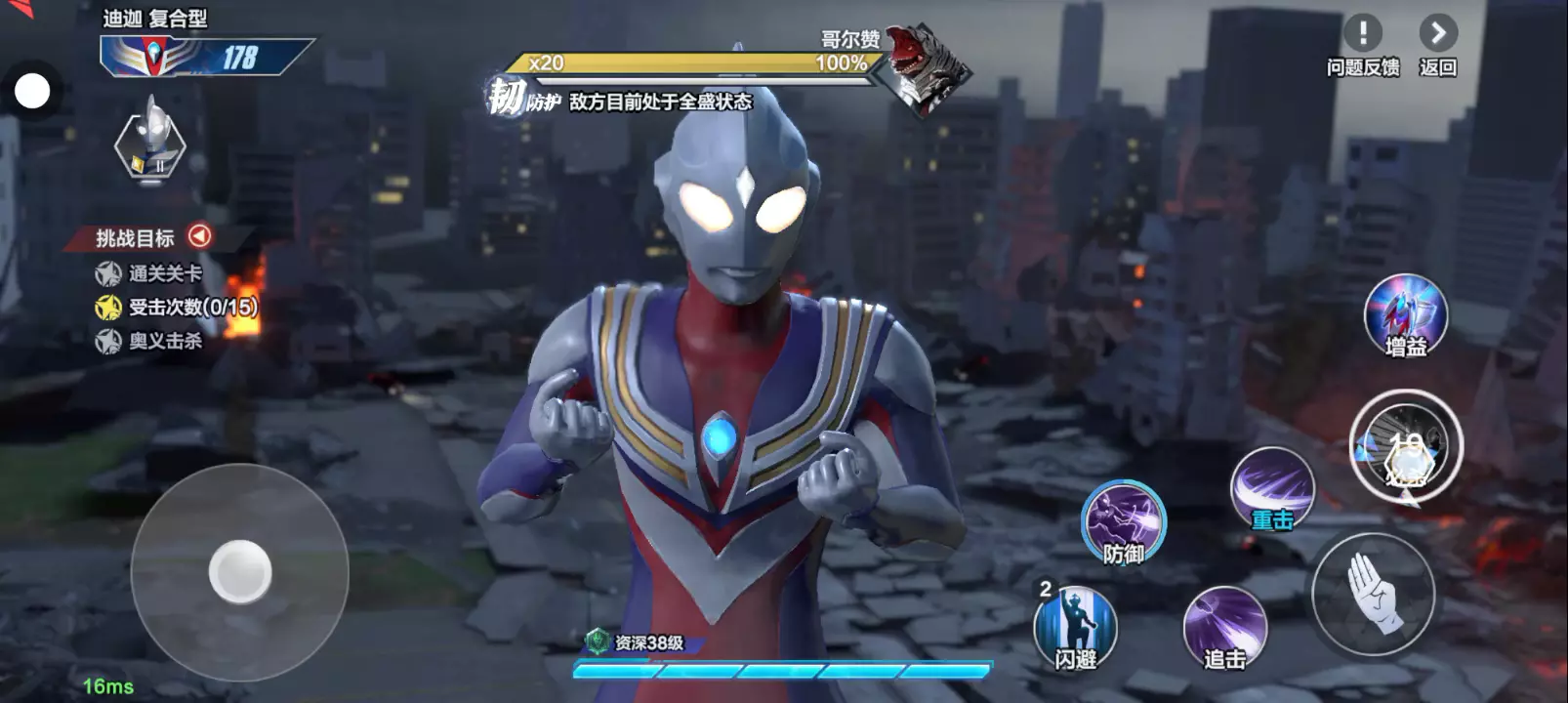Activate the ultimate skill with ring cooldown
Image resolution: width=1568 pixels, height=703 pixels.
(x=1406, y=447)
